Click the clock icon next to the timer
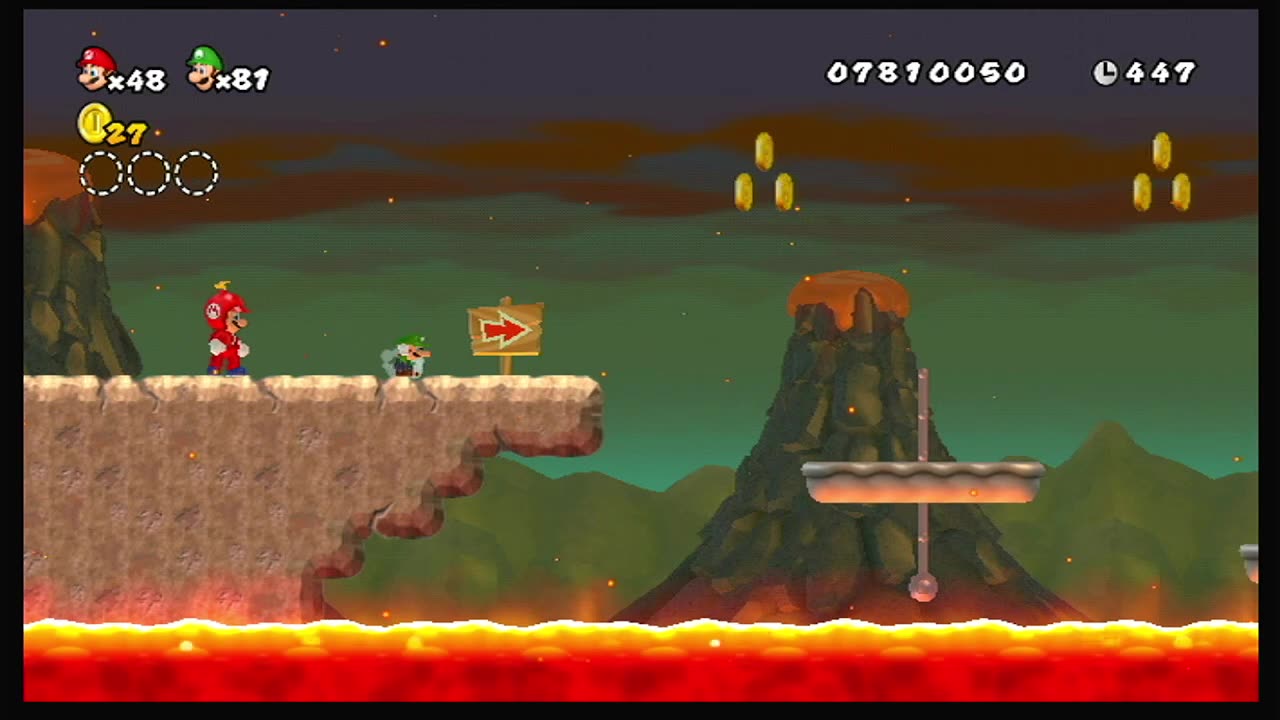This screenshot has height=720, width=1280. 1104,72
